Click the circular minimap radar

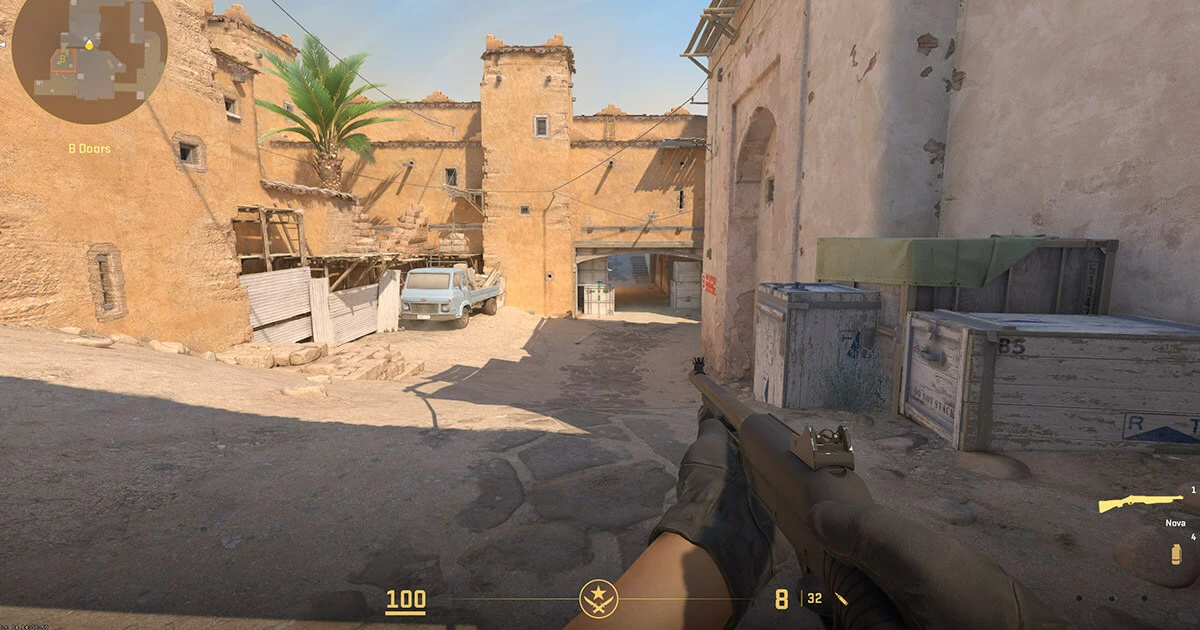click(89, 60)
